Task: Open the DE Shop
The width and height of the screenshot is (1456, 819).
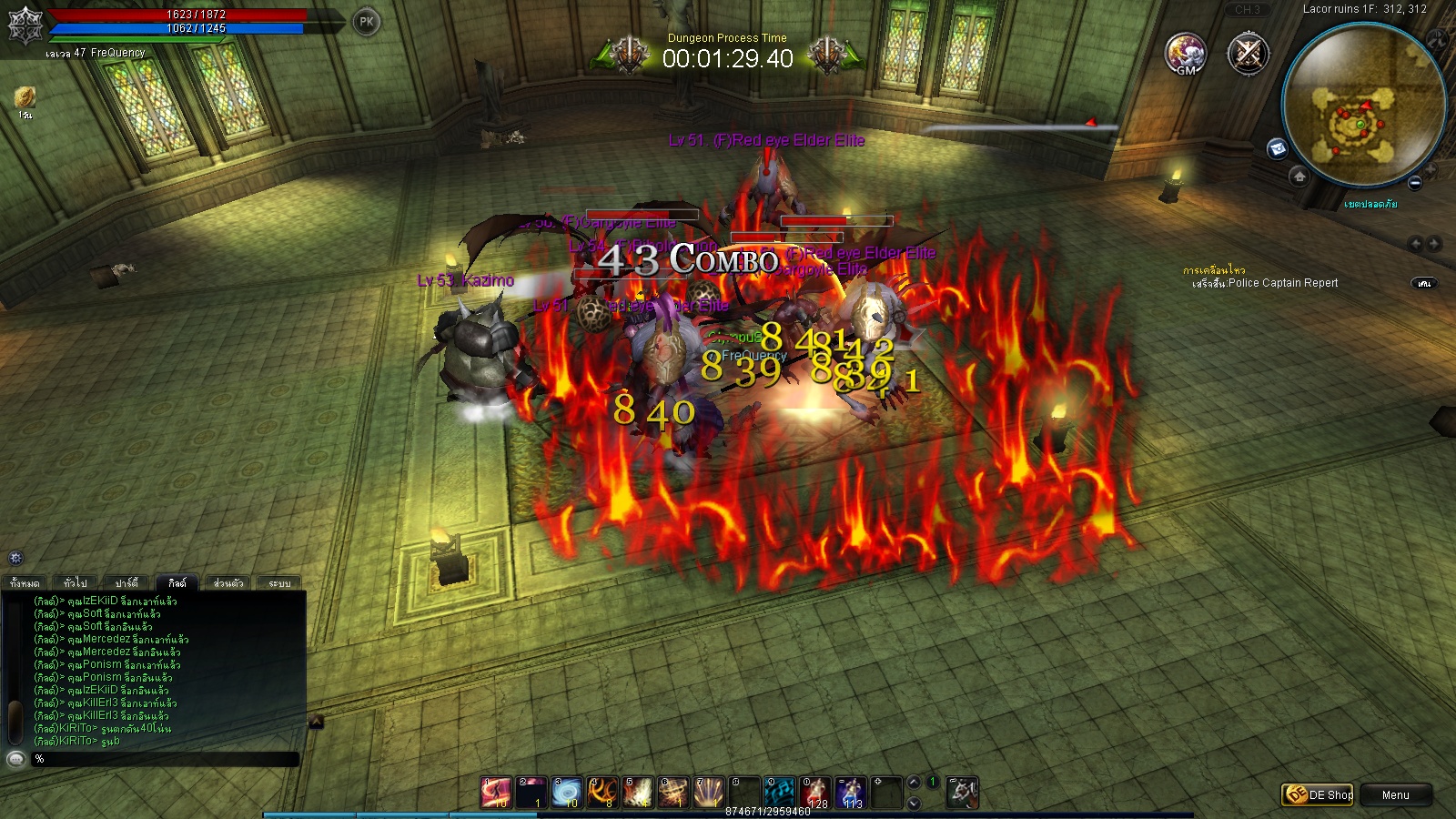Action: tap(1318, 794)
